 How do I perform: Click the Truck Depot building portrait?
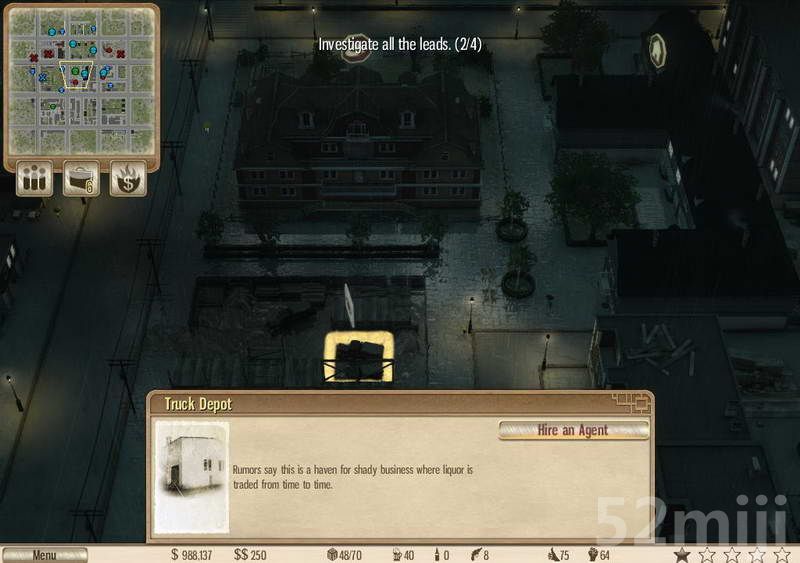pyautogui.click(x=191, y=475)
